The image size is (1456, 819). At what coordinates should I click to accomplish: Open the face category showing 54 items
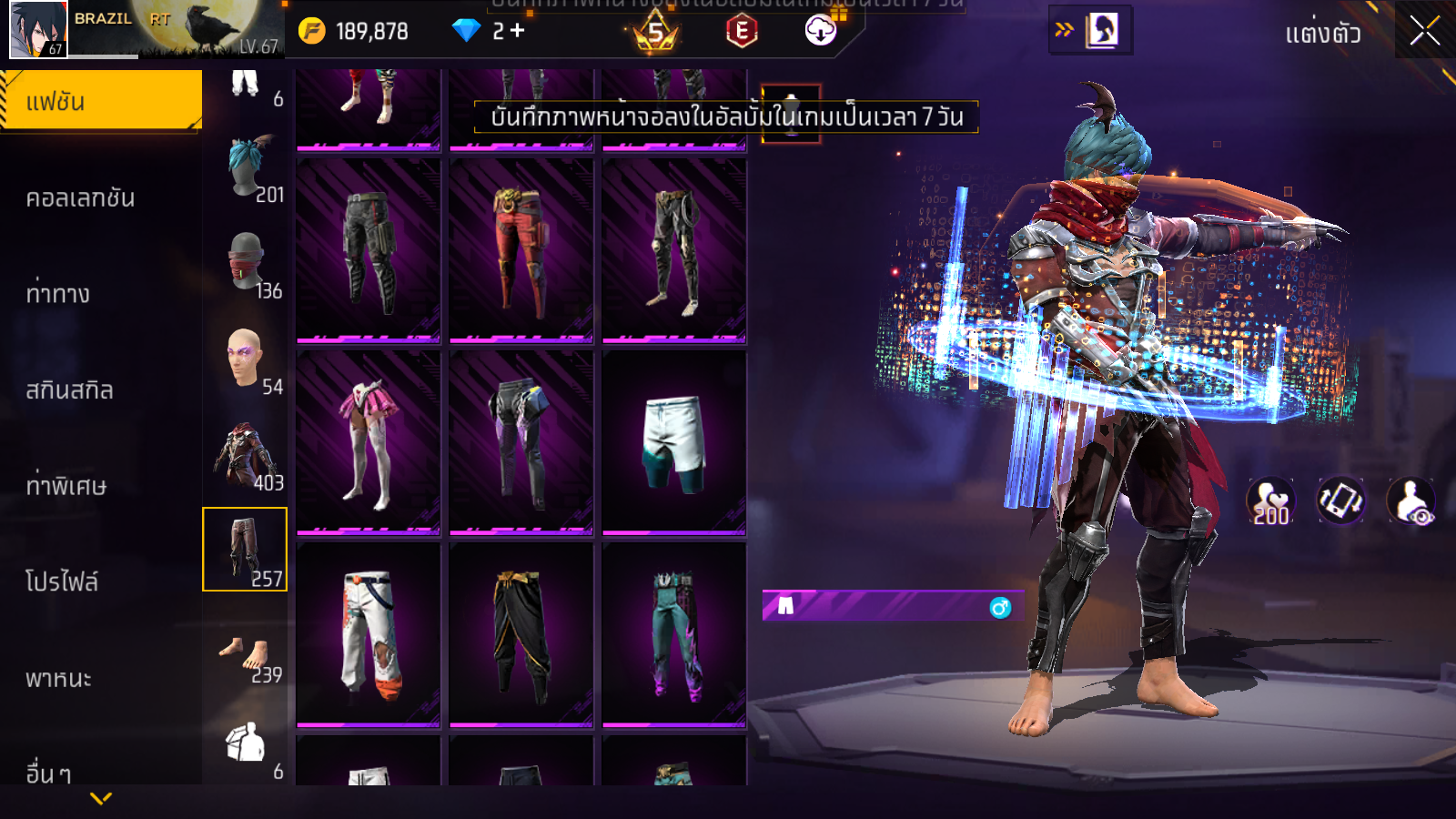click(247, 360)
